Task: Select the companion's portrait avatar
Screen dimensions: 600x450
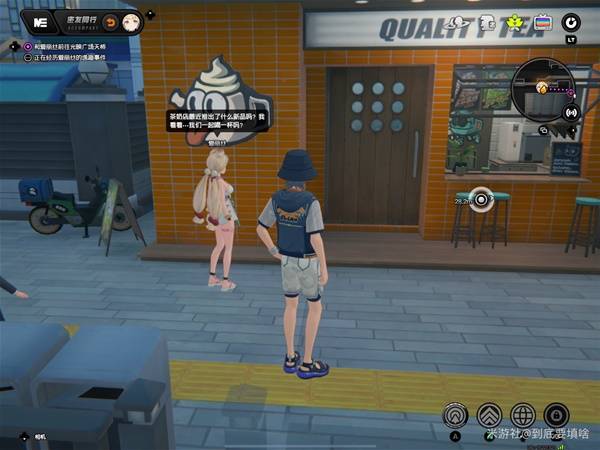Action: pos(131,22)
